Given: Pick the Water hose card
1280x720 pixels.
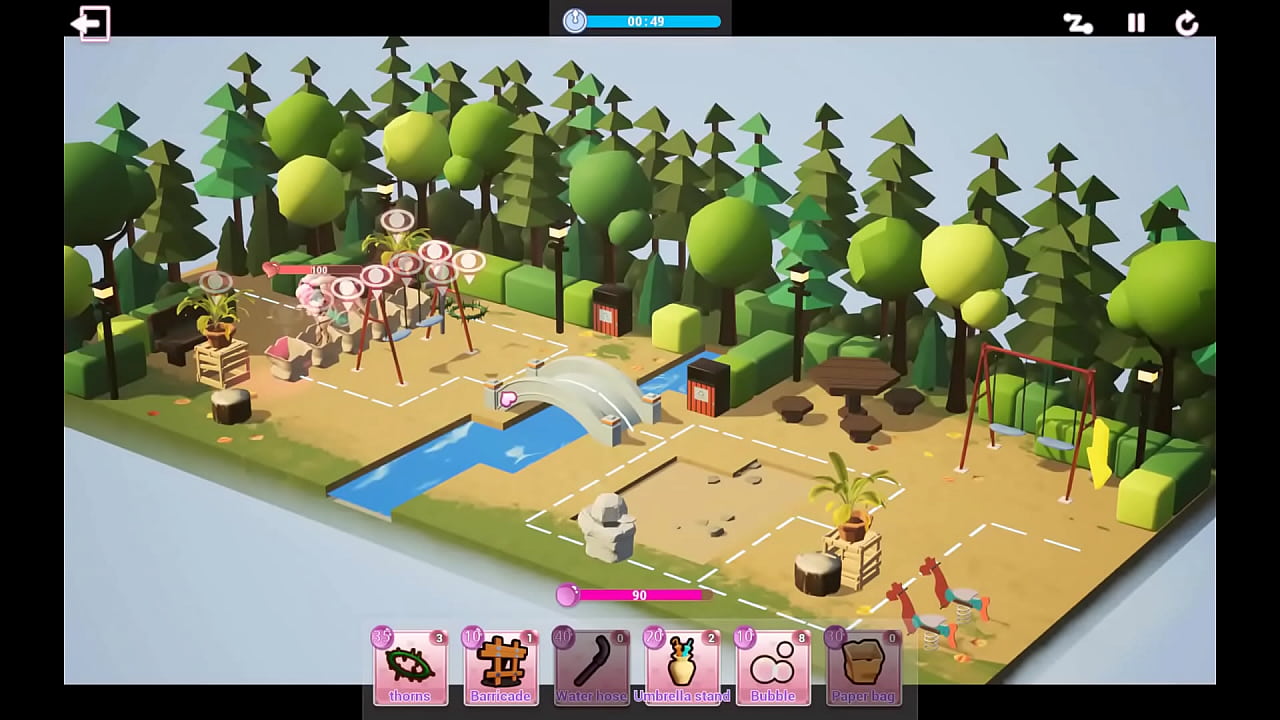Looking at the screenshot, I should [x=591, y=666].
